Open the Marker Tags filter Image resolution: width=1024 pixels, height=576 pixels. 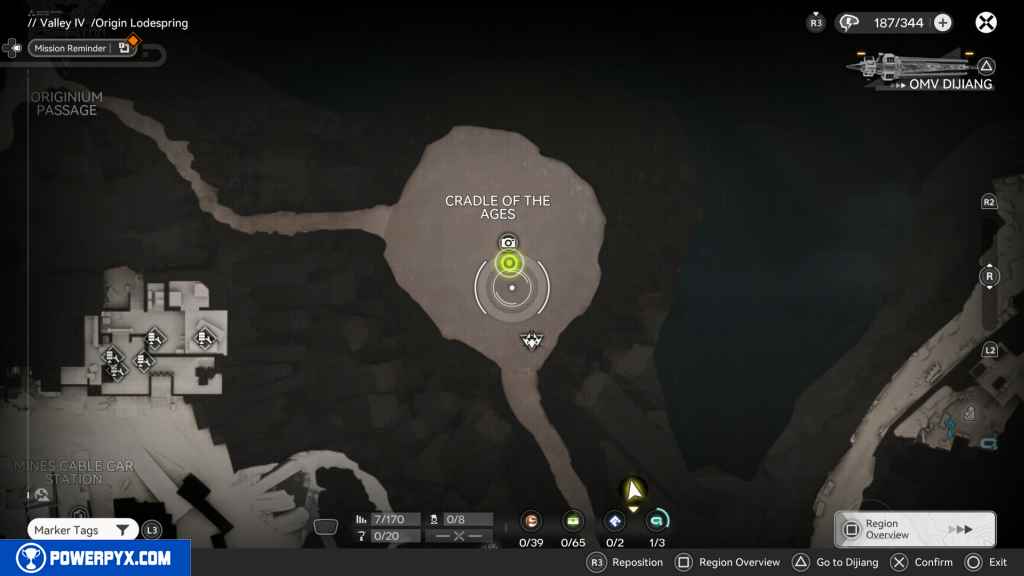pyautogui.click(x=82, y=530)
